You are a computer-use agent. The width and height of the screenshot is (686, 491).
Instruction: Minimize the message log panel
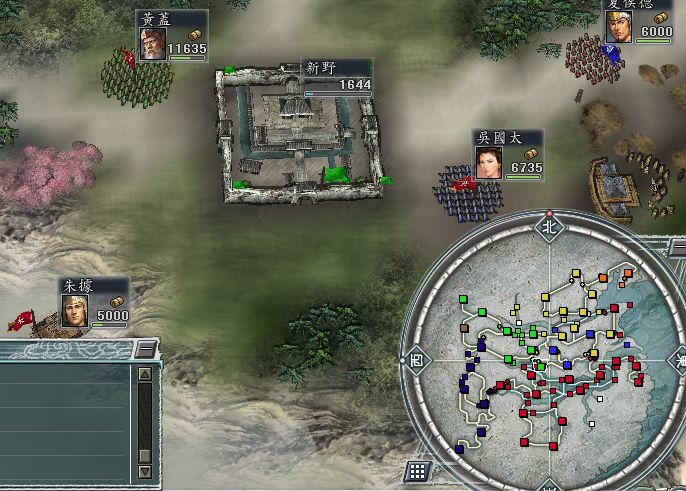[x=146, y=348]
